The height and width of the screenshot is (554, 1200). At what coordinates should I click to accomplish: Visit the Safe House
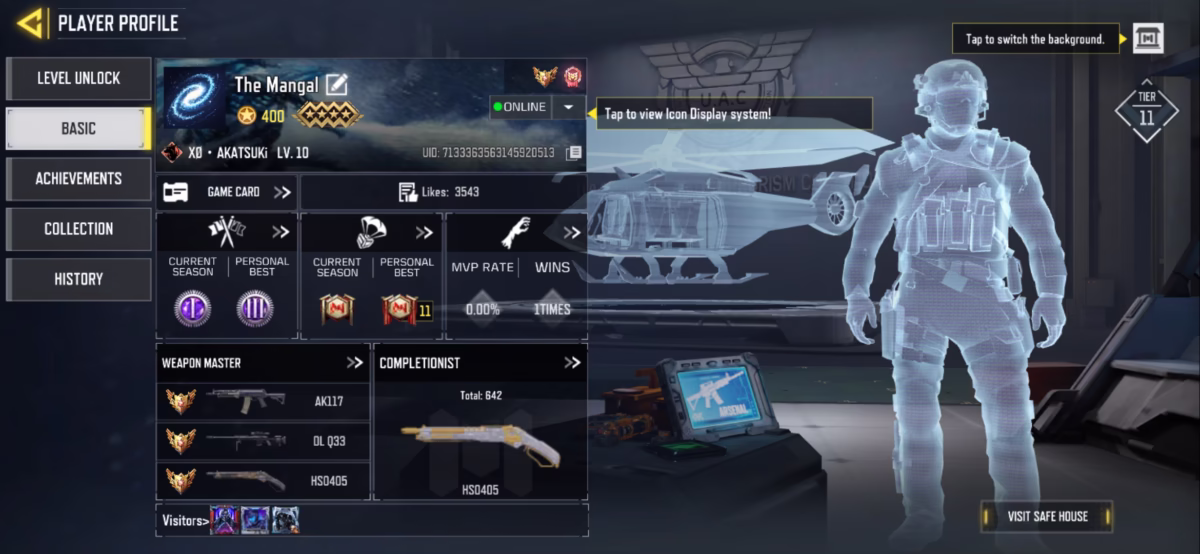pos(1047,516)
